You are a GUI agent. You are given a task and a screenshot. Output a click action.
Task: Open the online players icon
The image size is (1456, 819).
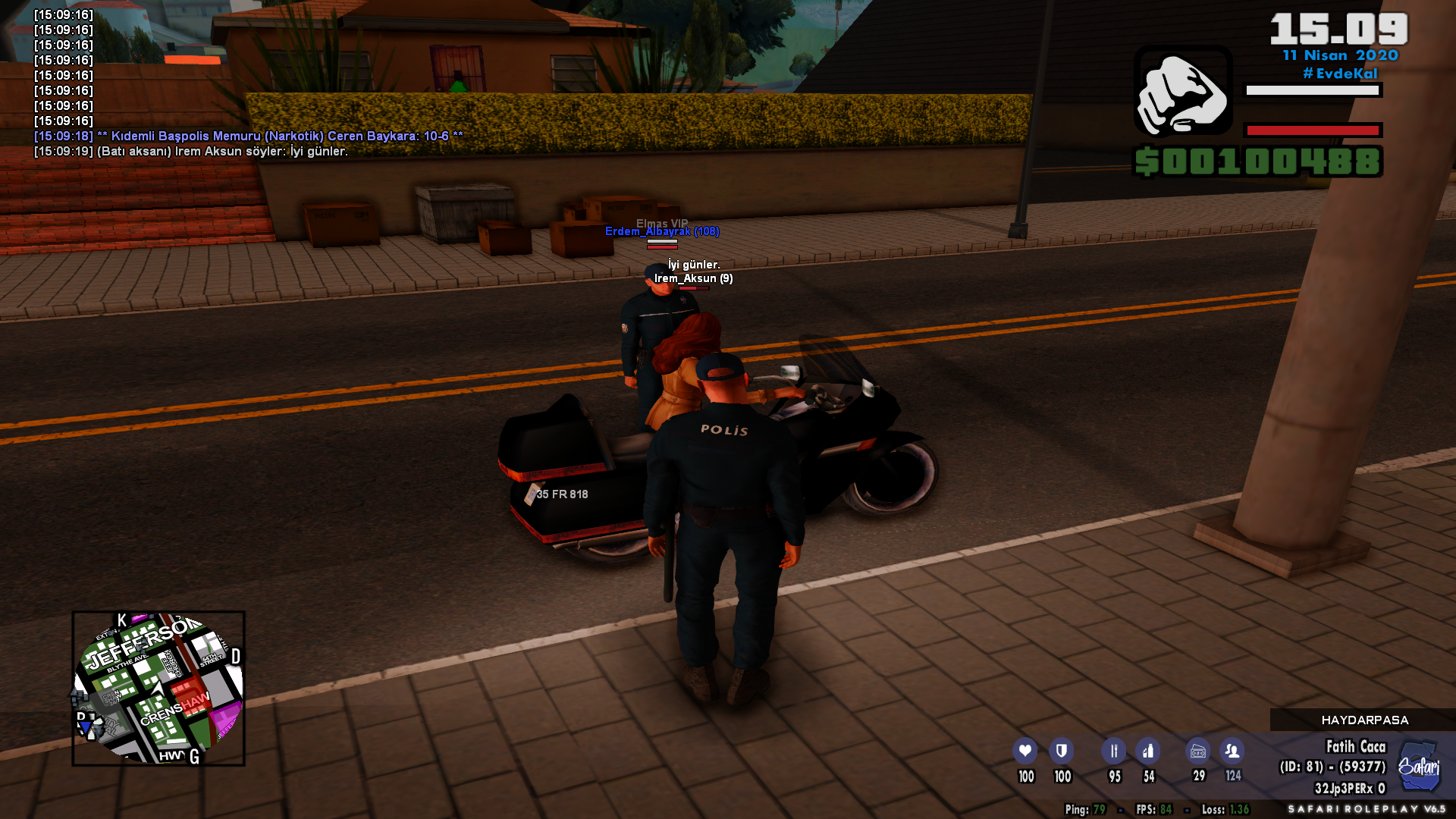coord(1232,751)
